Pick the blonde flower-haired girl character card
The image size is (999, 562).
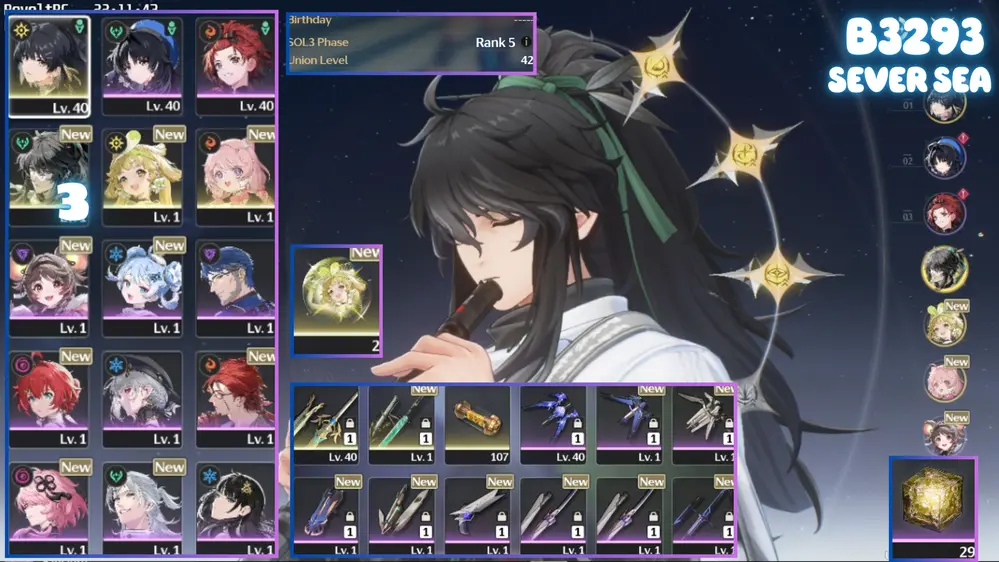click(143, 176)
